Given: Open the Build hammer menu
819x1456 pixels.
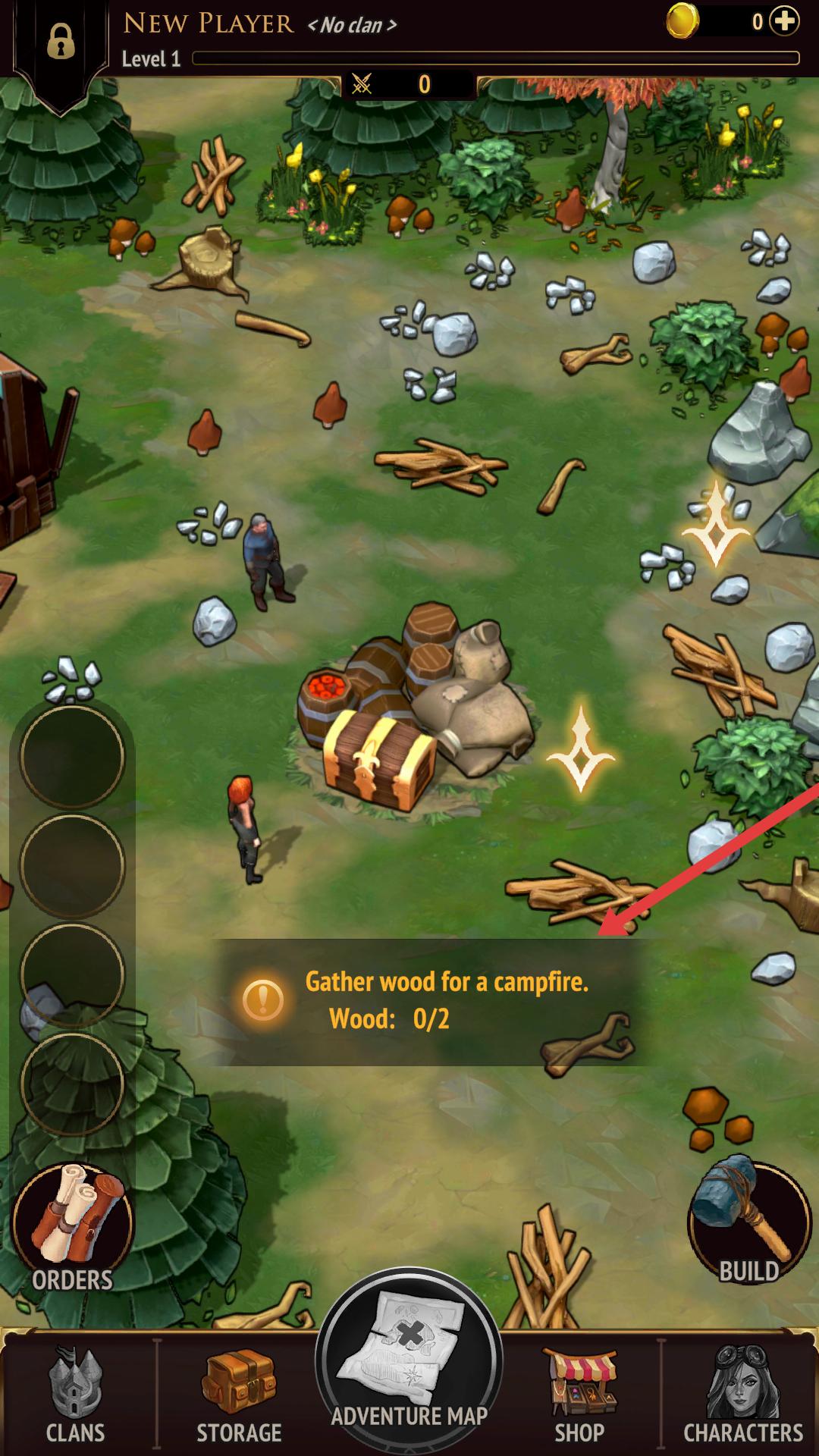Looking at the screenshot, I should tap(749, 1222).
